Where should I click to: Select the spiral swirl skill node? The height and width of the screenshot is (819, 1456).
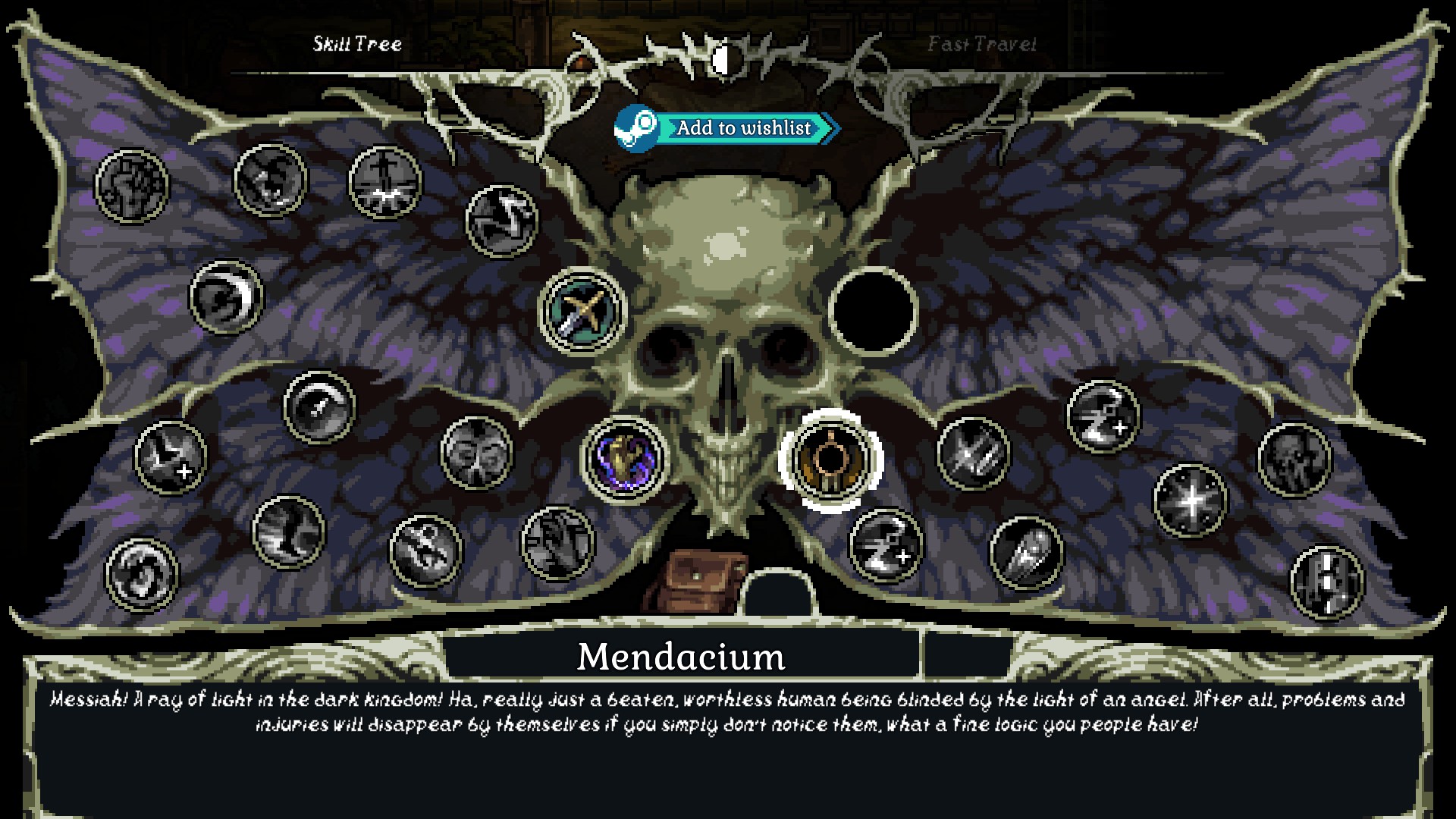point(143,574)
